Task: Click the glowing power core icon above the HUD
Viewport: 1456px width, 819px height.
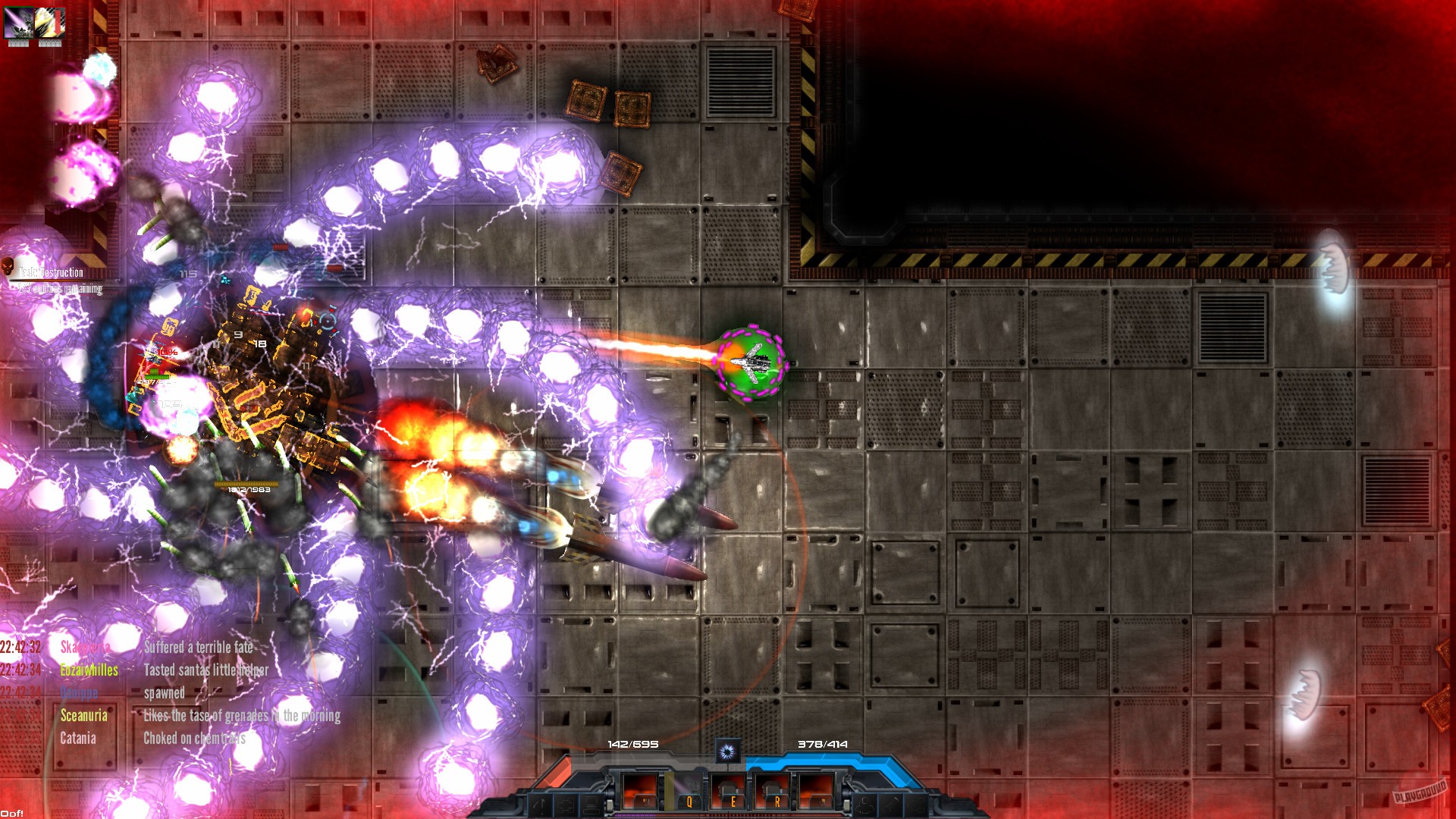Action: (x=727, y=751)
